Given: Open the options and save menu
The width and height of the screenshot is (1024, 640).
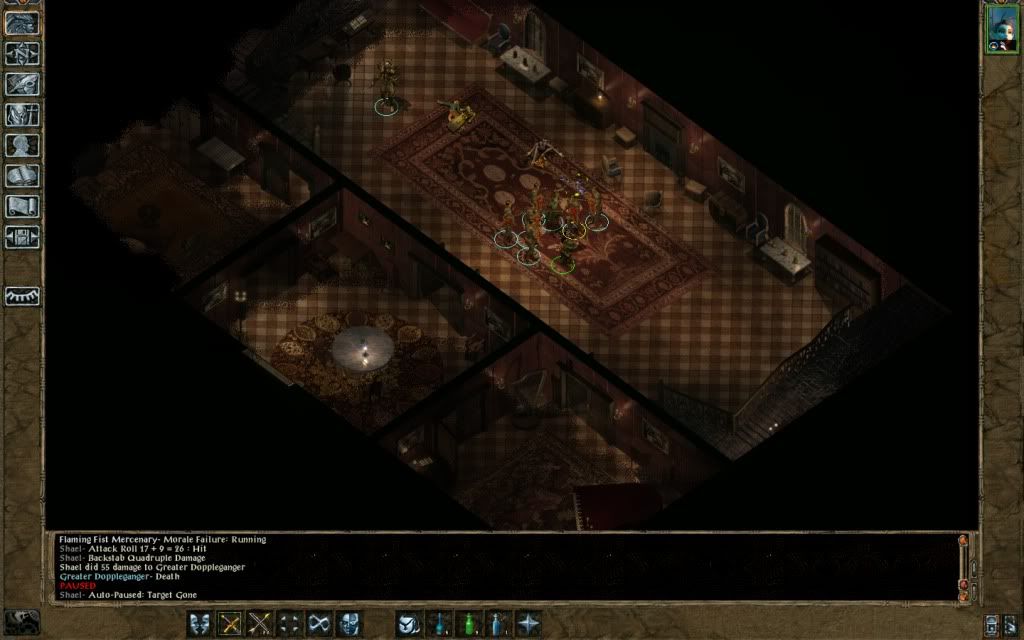Looking at the screenshot, I should 22,237.
